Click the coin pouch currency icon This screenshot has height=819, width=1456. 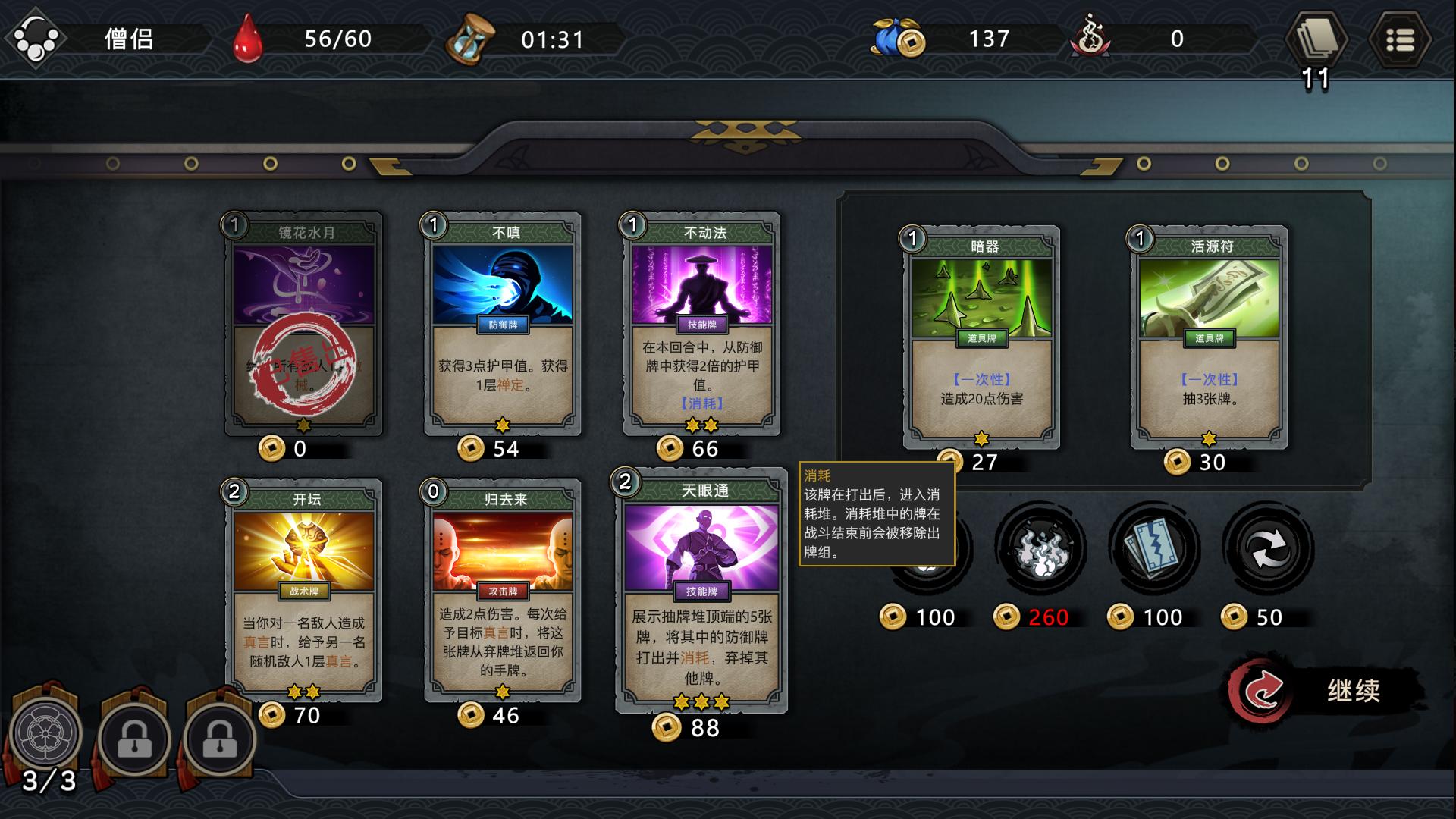897,38
